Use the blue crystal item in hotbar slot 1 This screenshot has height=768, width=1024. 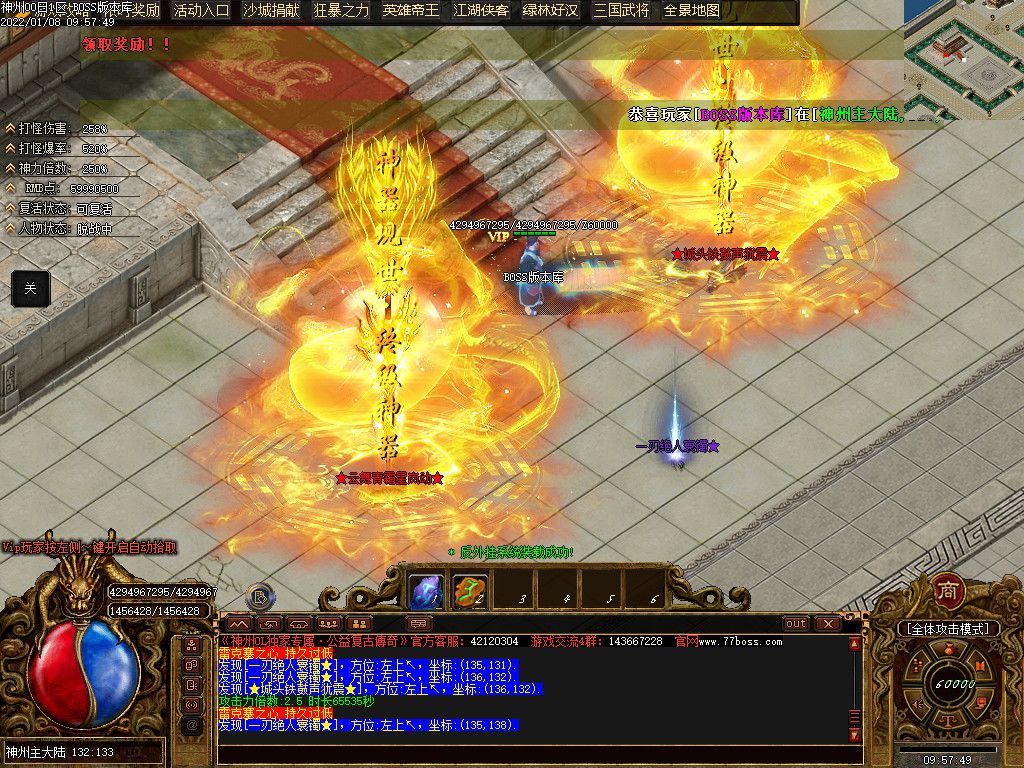click(x=427, y=591)
